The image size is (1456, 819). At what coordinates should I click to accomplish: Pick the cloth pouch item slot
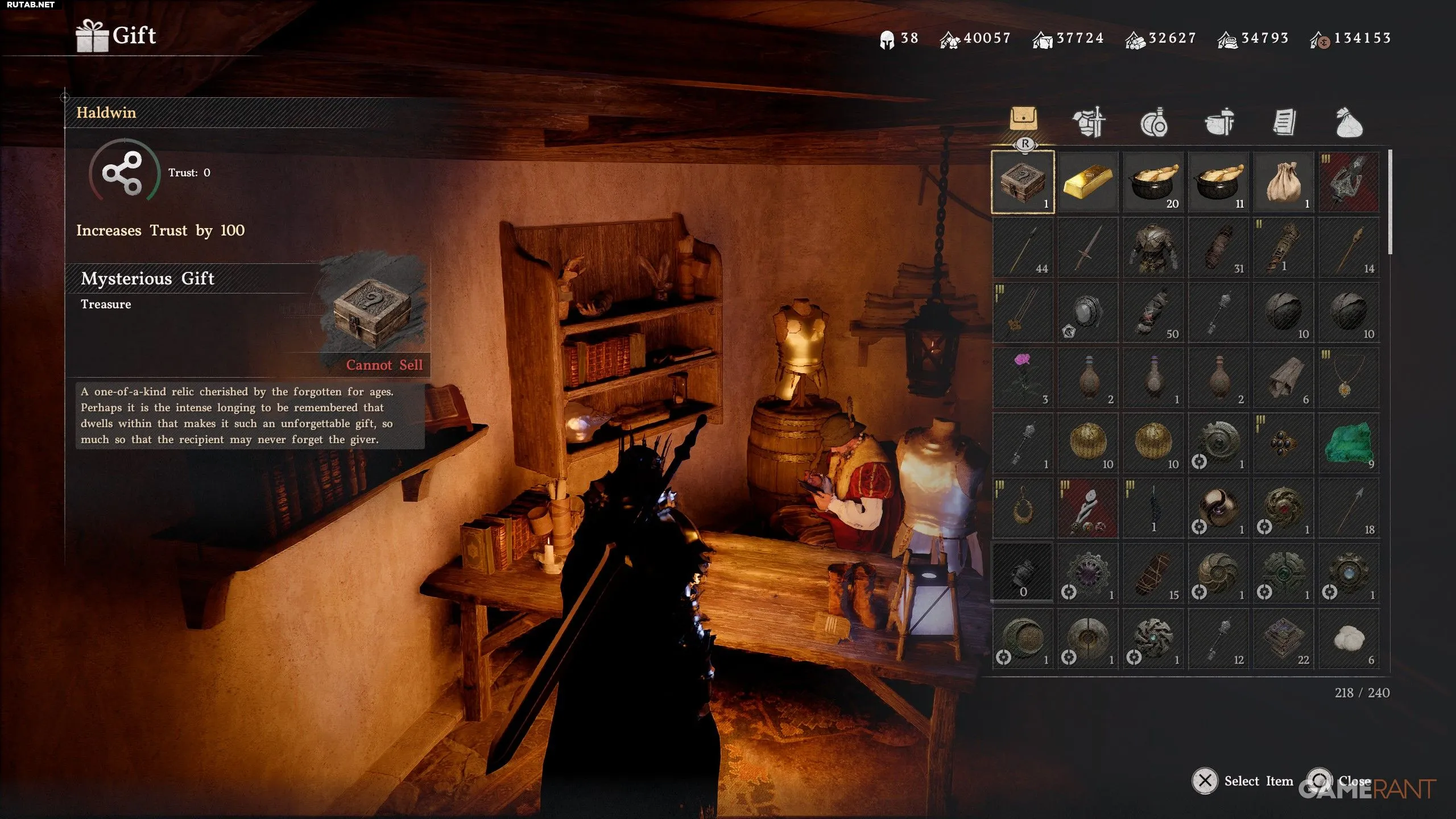[1284, 182]
